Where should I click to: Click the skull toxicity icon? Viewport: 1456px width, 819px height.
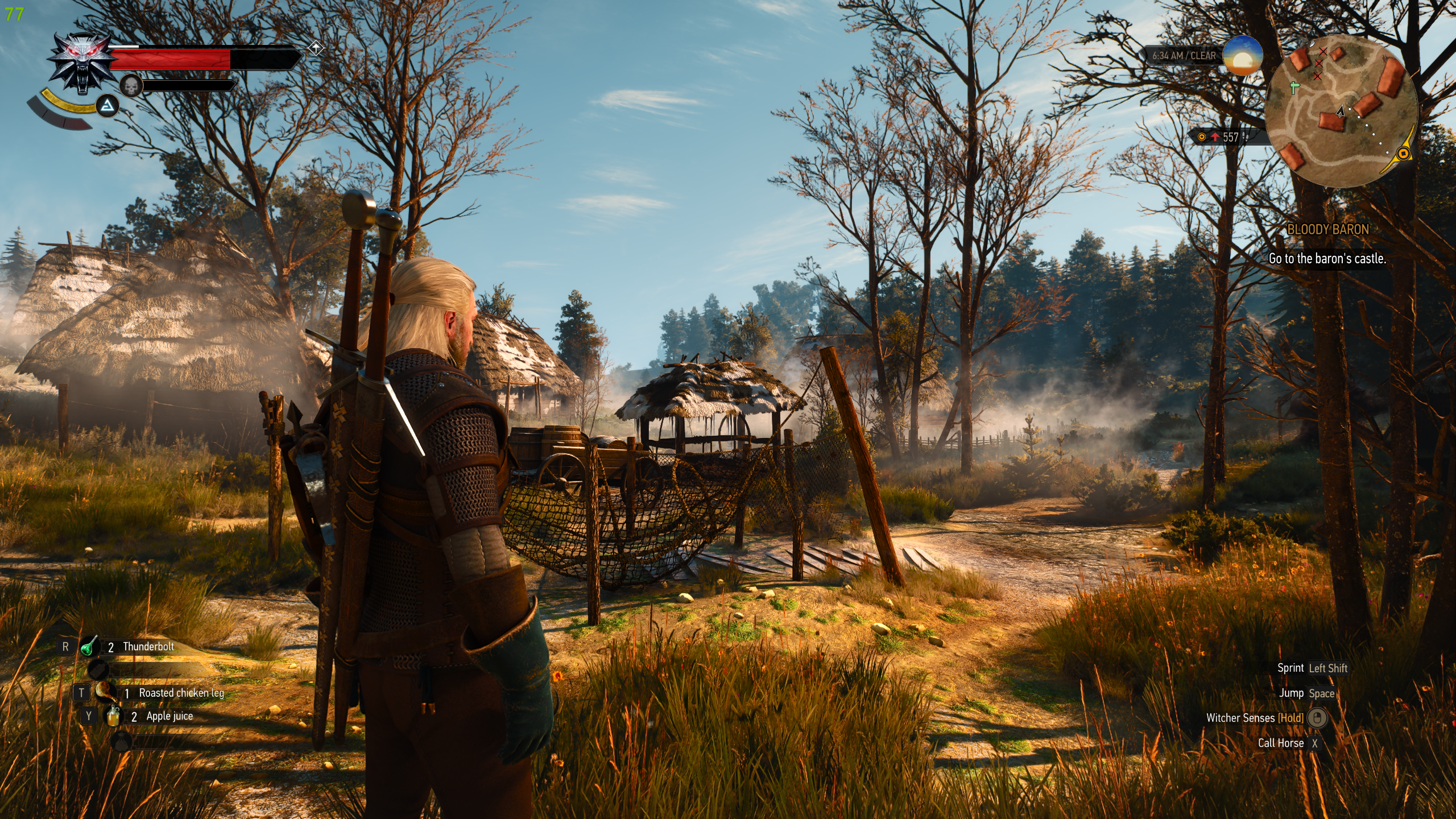[x=131, y=86]
